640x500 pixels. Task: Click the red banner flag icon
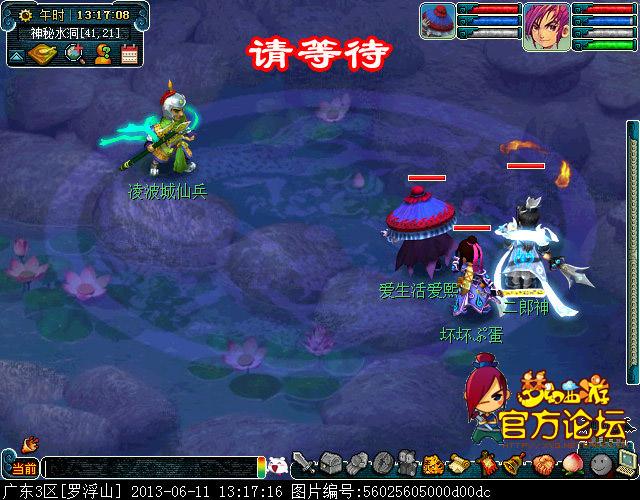tap(487, 463)
